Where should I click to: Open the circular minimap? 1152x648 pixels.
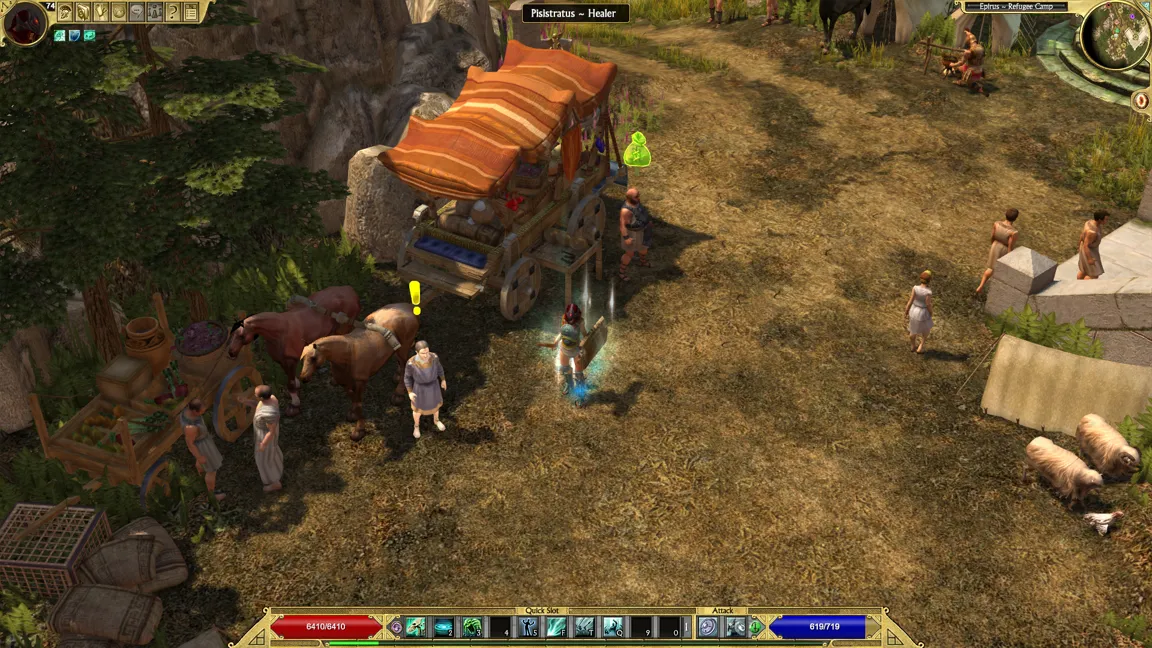tap(1114, 36)
